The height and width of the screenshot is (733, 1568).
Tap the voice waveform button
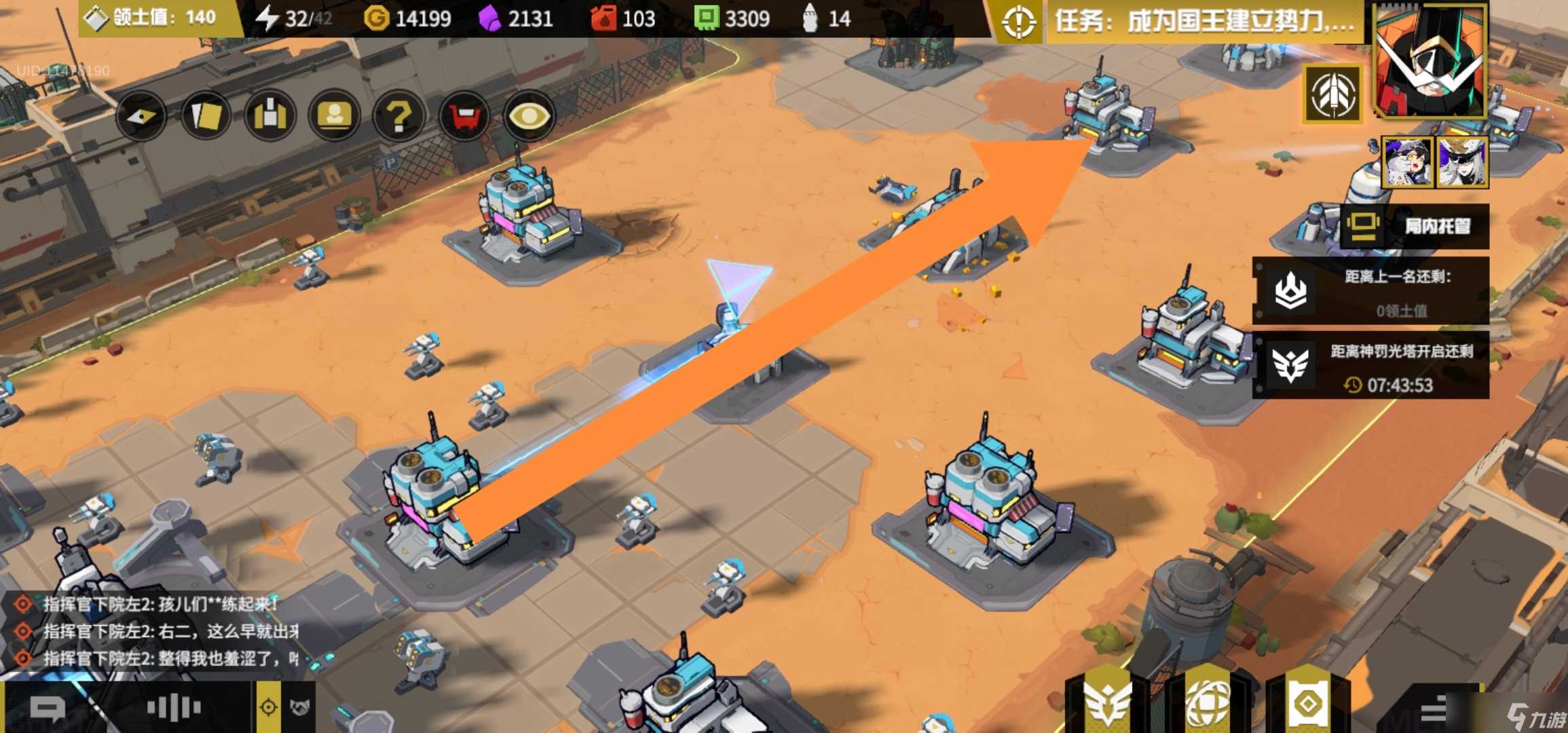coord(174,708)
